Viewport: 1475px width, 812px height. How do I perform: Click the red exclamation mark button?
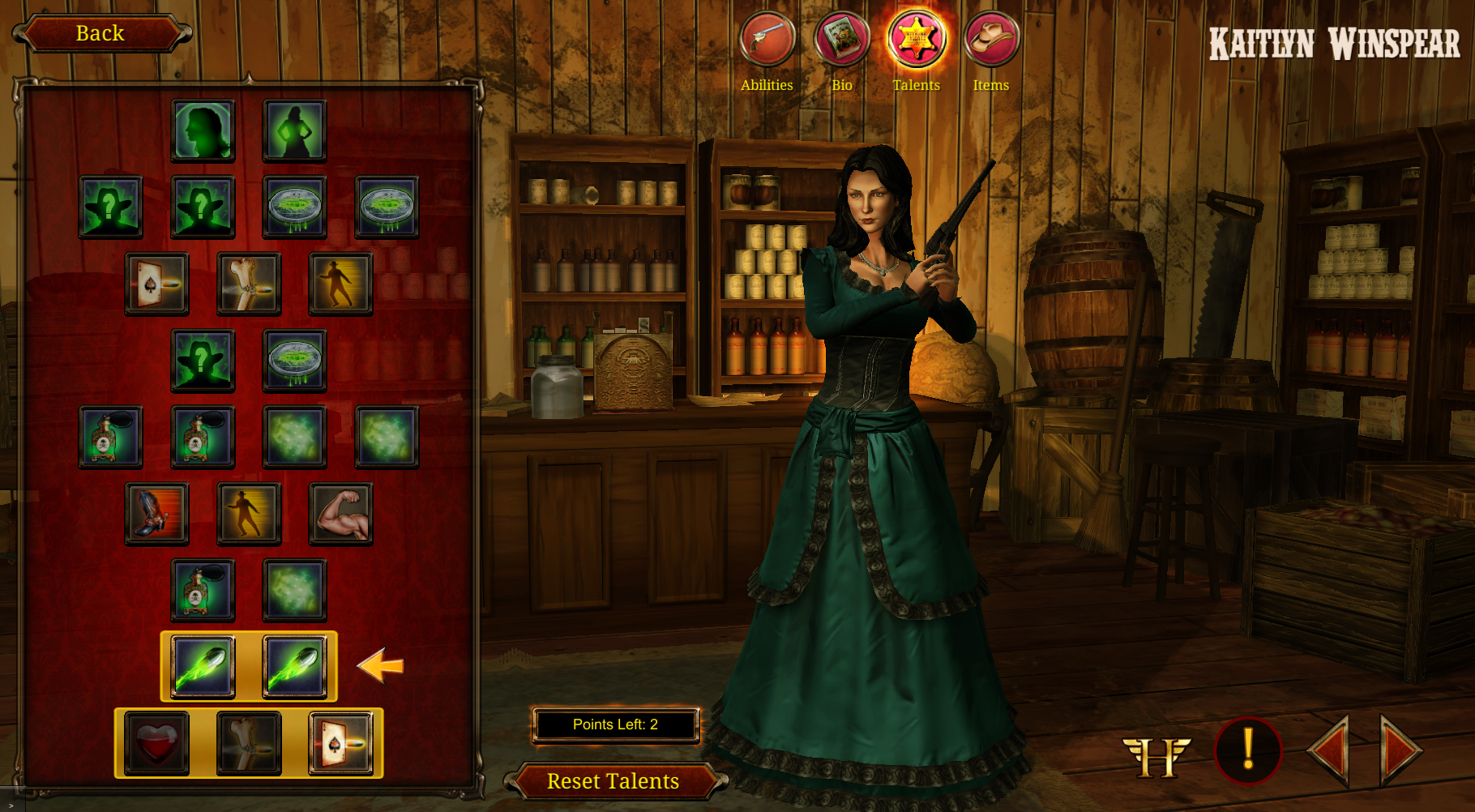[1248, 750]
